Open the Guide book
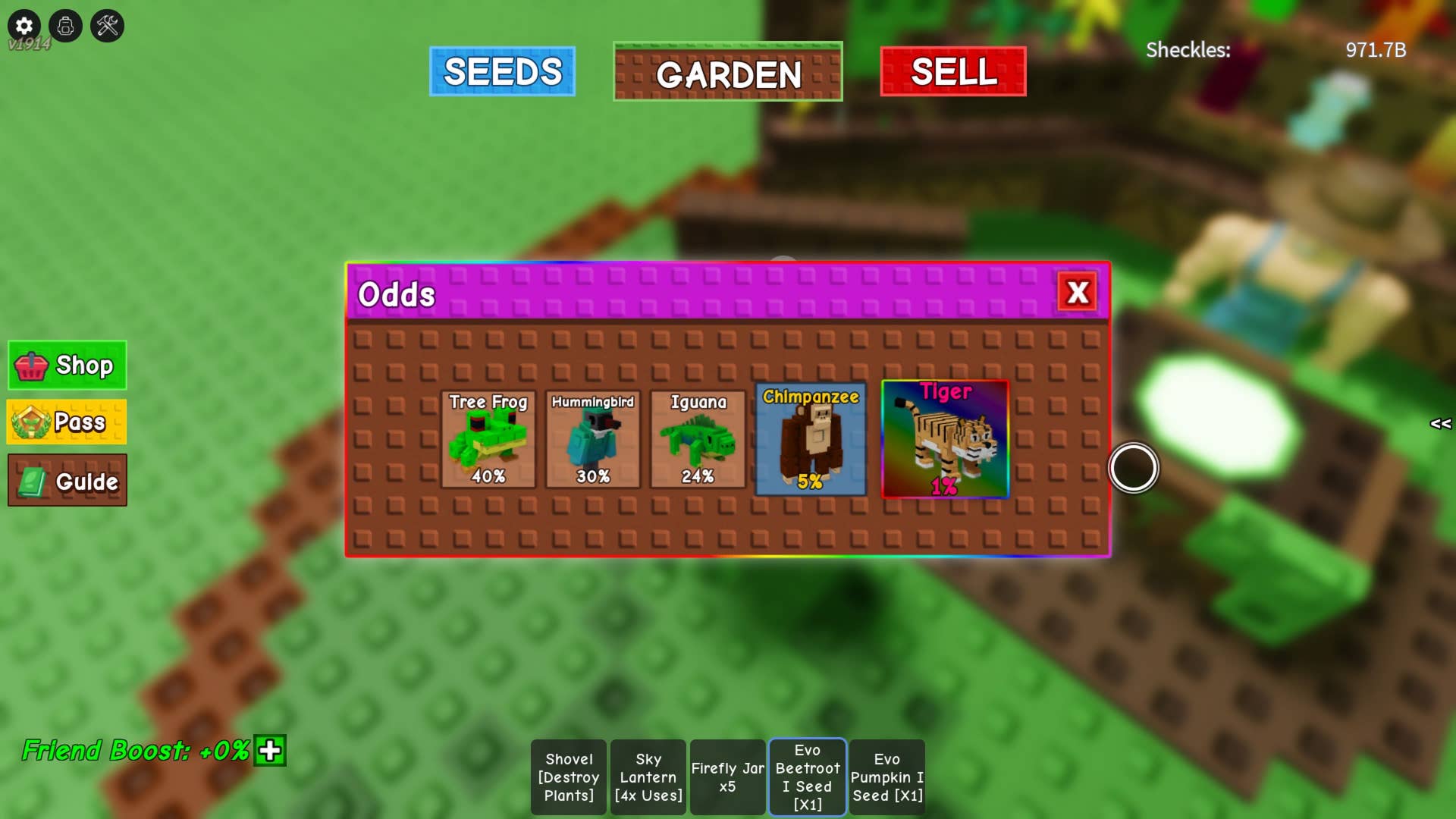This screenshot has height=819, width=1456. coord(67,479)
